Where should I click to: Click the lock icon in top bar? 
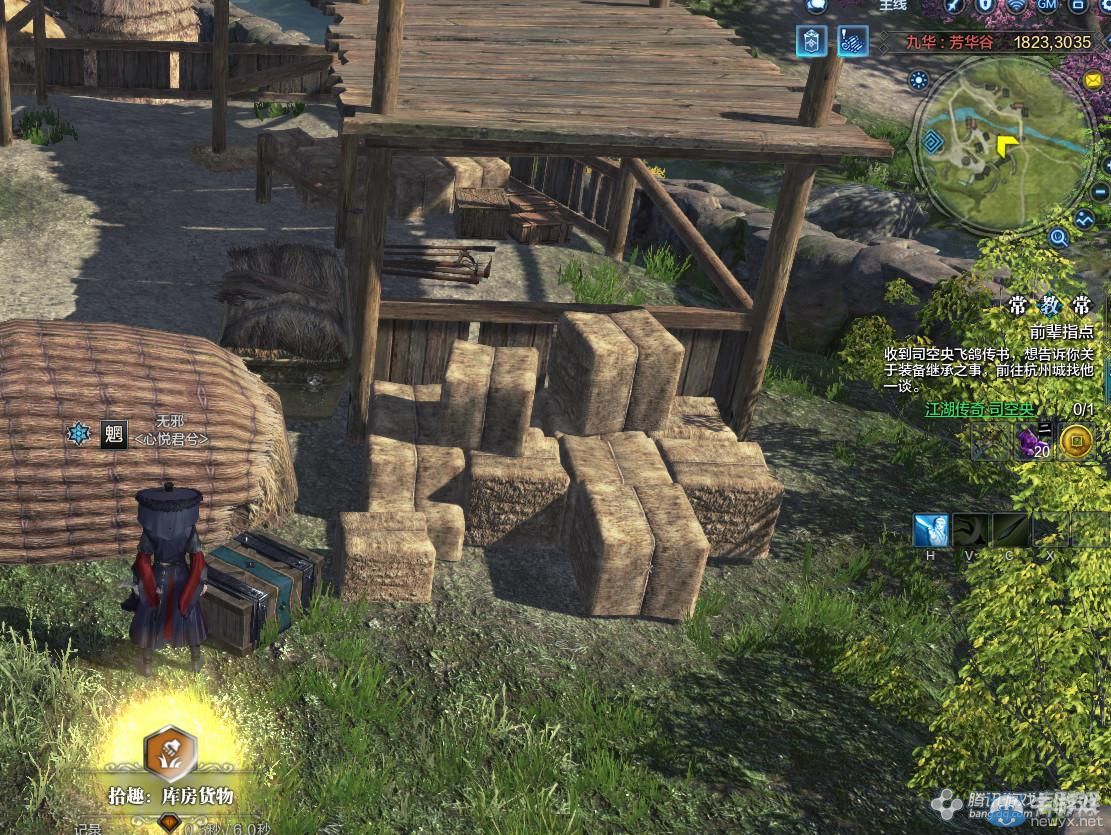984,5
